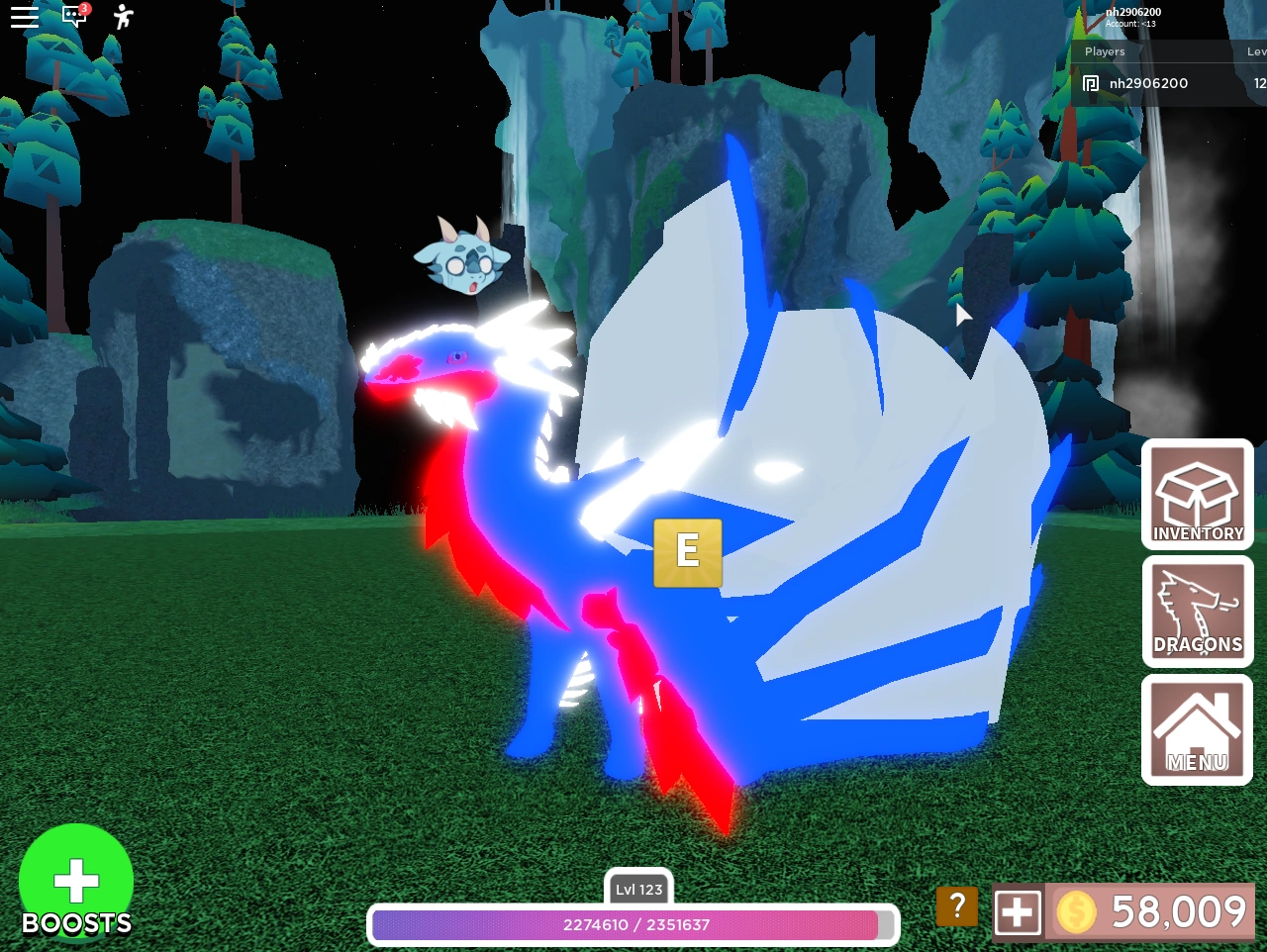Open the Inventory panel
This screenshot has width=1267, height=952.
(x=1197, y=494)
